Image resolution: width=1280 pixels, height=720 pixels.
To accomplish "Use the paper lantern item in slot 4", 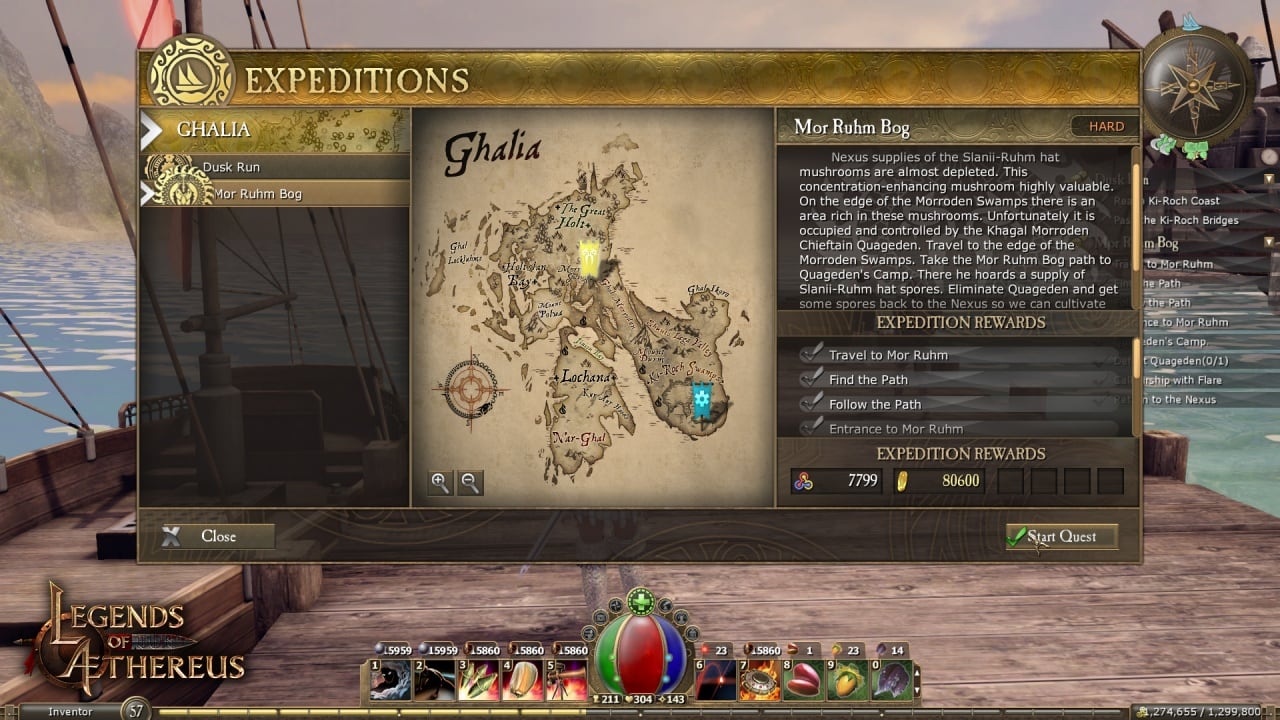I will pos(522,680).
